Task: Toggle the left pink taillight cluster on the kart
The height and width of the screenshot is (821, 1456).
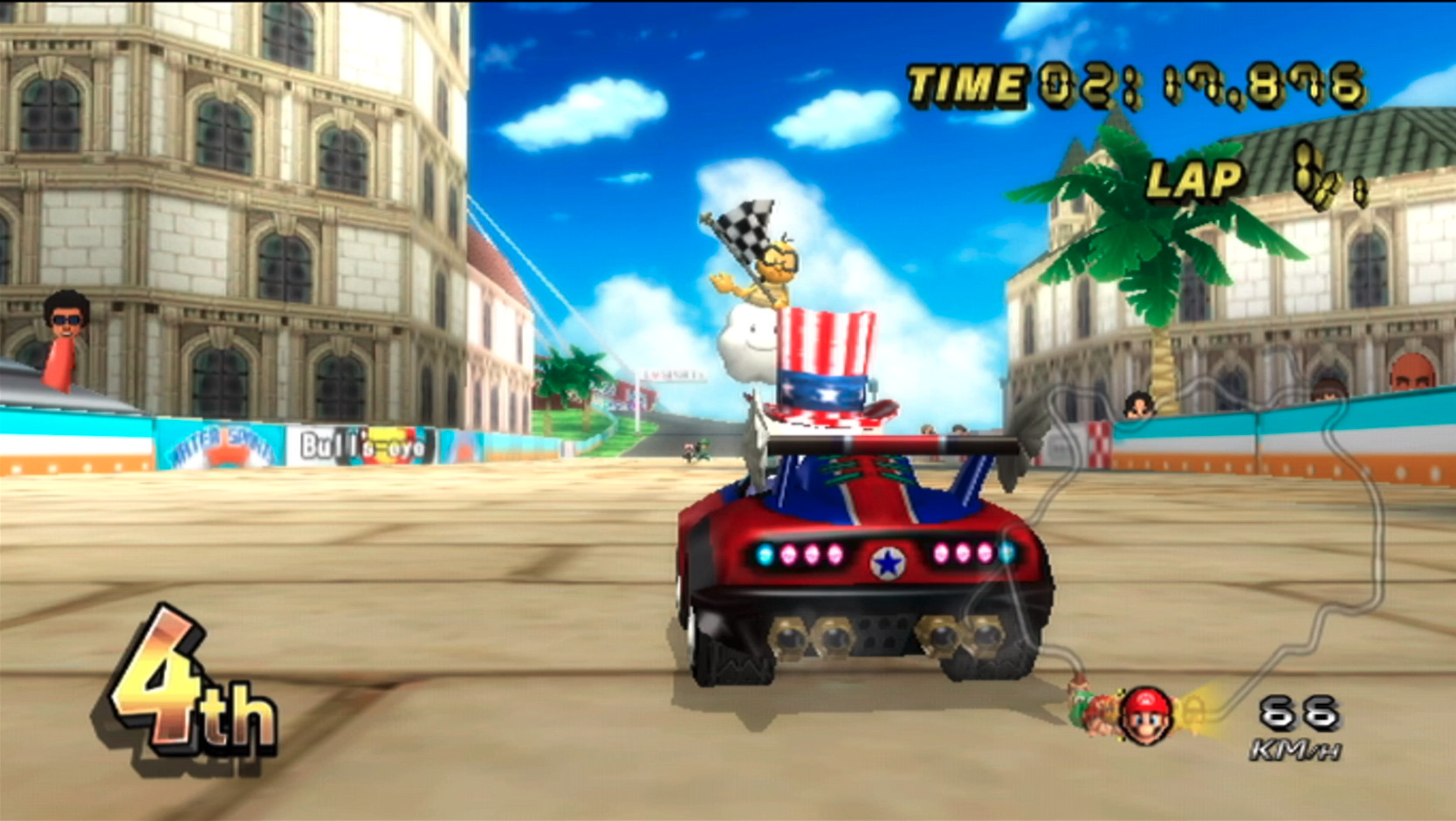Action: 810,553
